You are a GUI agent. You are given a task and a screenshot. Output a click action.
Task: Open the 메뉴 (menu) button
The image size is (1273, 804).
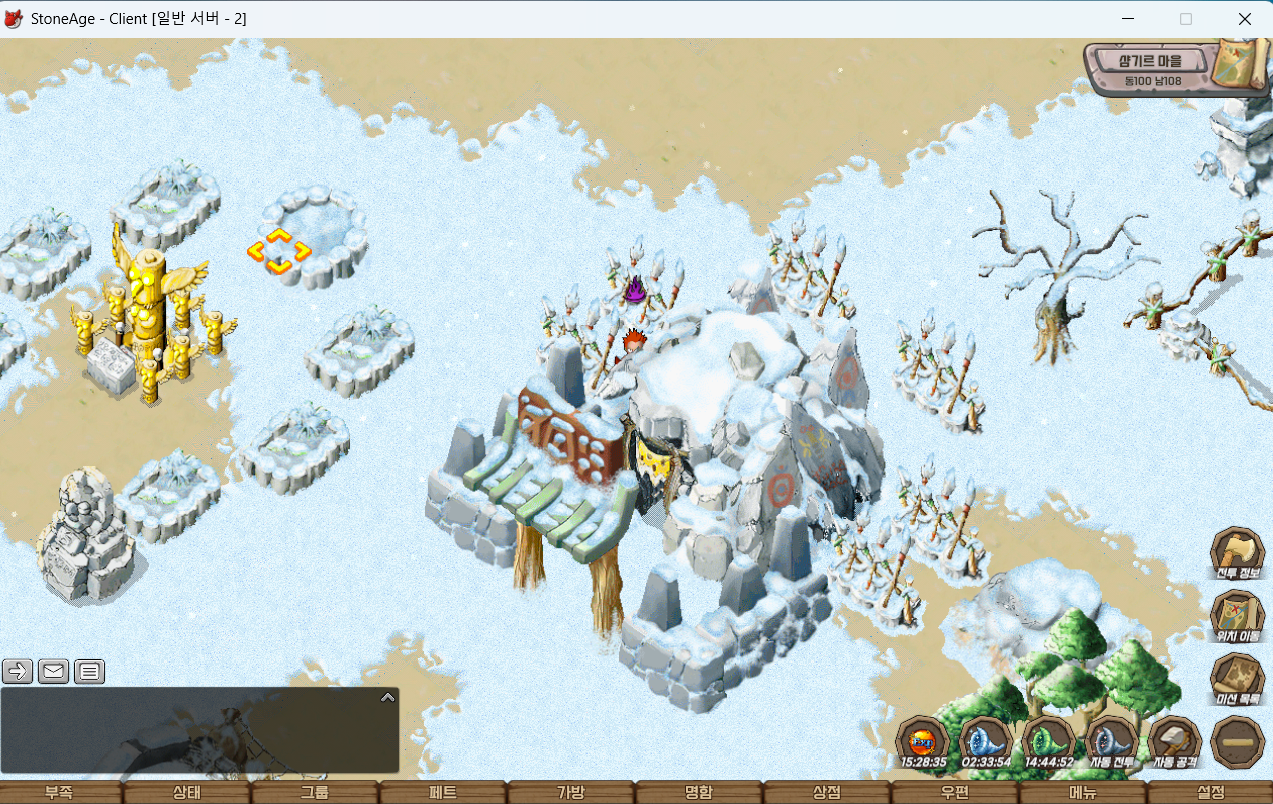pyautogui.click(x=1083, y=792)
